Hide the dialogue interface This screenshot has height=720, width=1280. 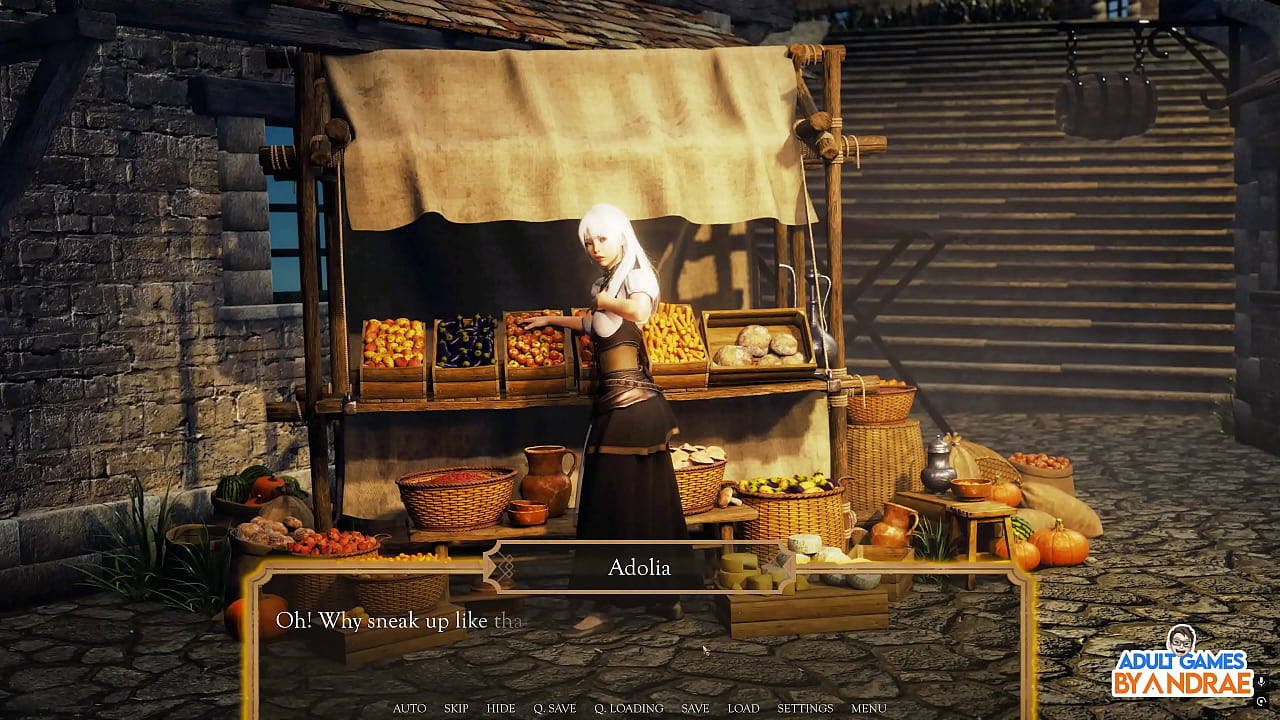(x=501, y=708)
